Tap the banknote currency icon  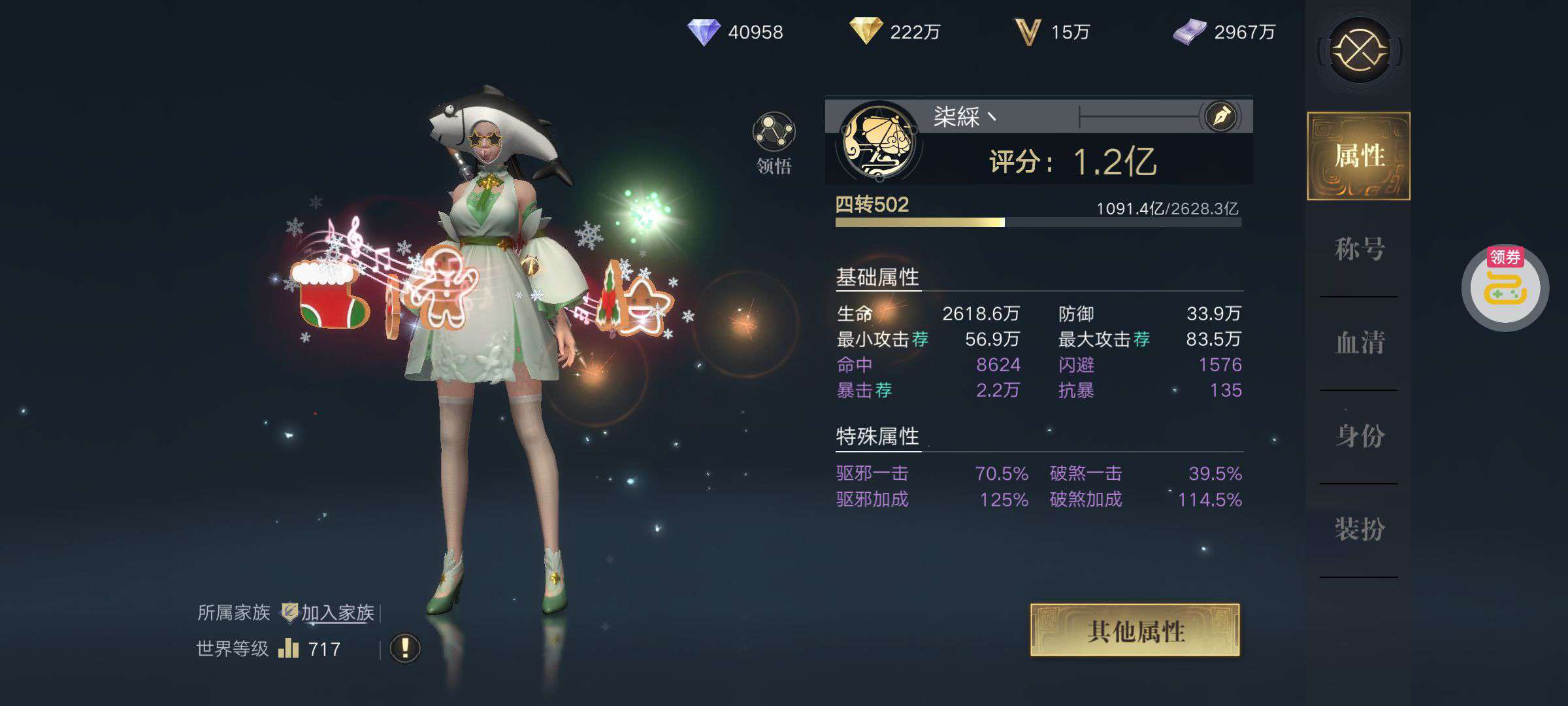pos(1190,32)
